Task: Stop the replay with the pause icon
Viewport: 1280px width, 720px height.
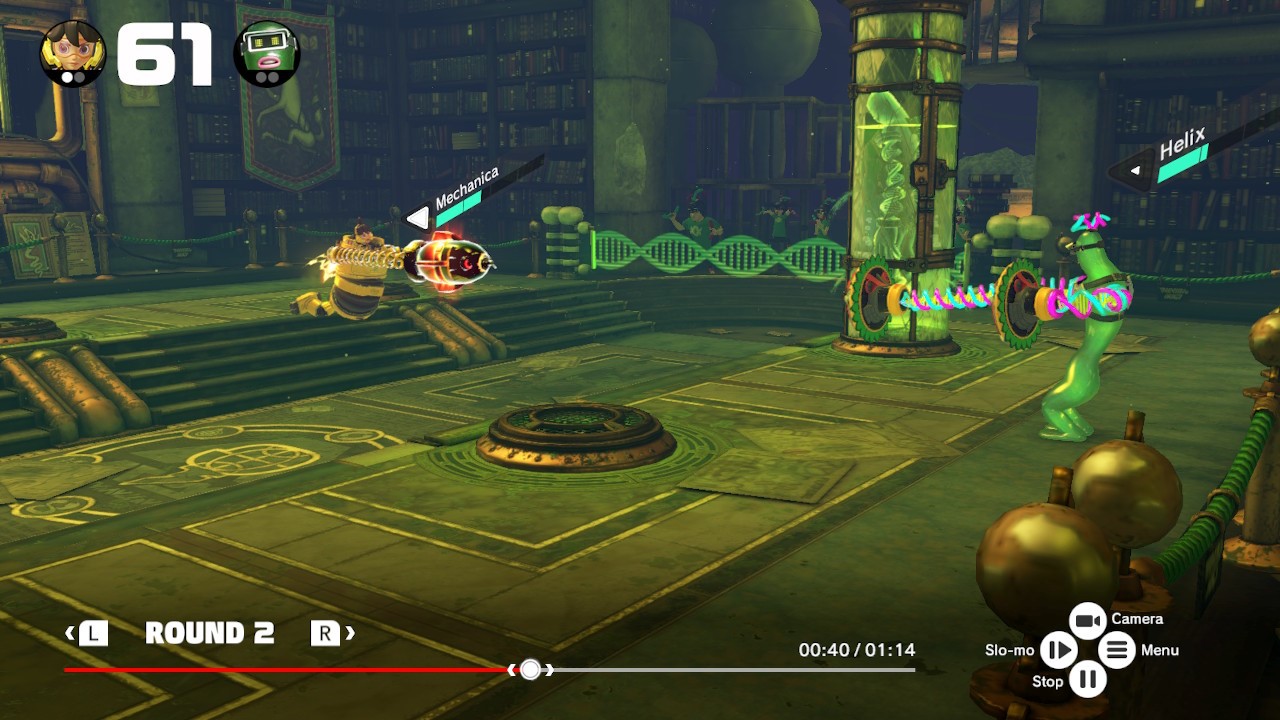Action: [1087, 681]
